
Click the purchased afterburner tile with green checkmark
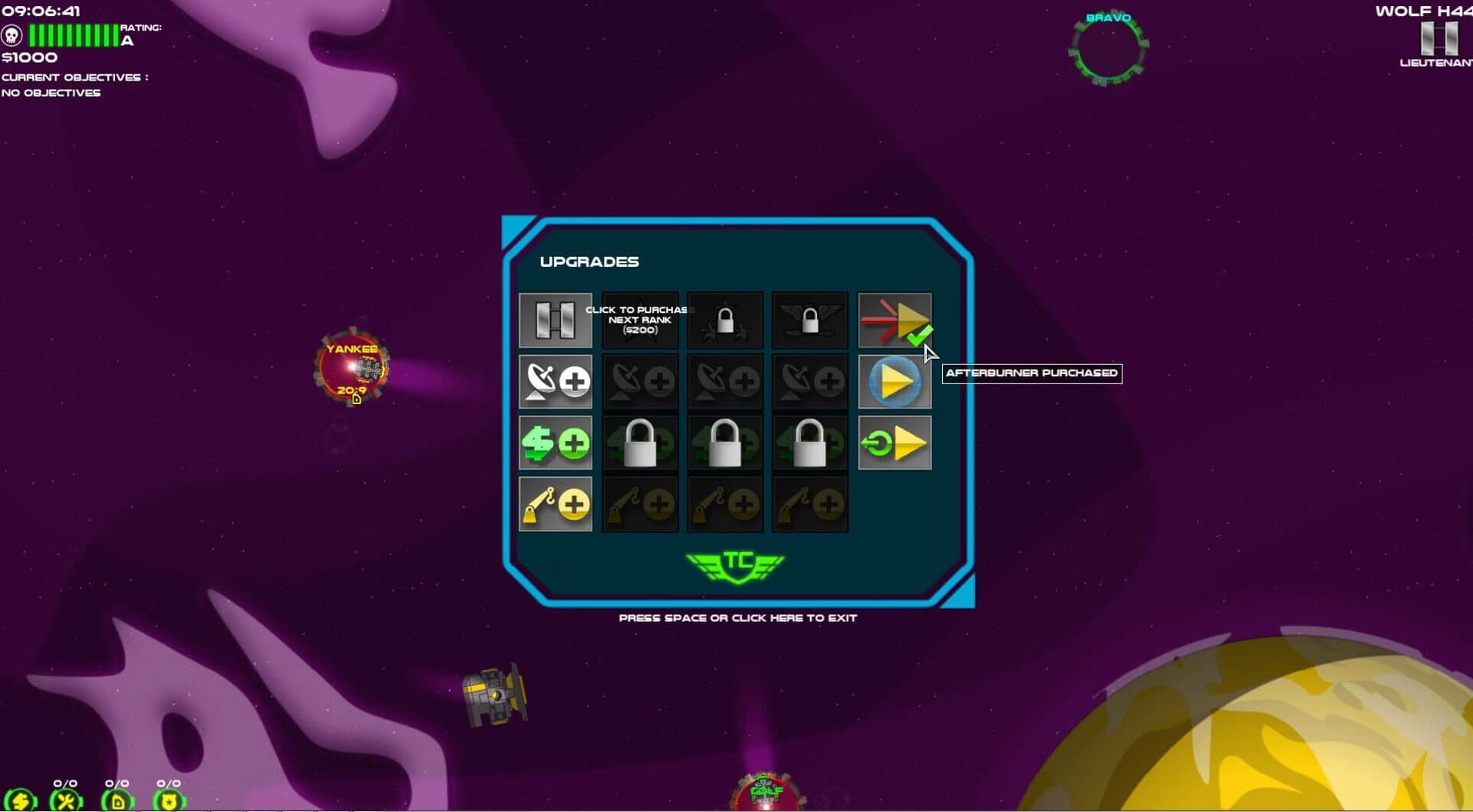point(895,320)
